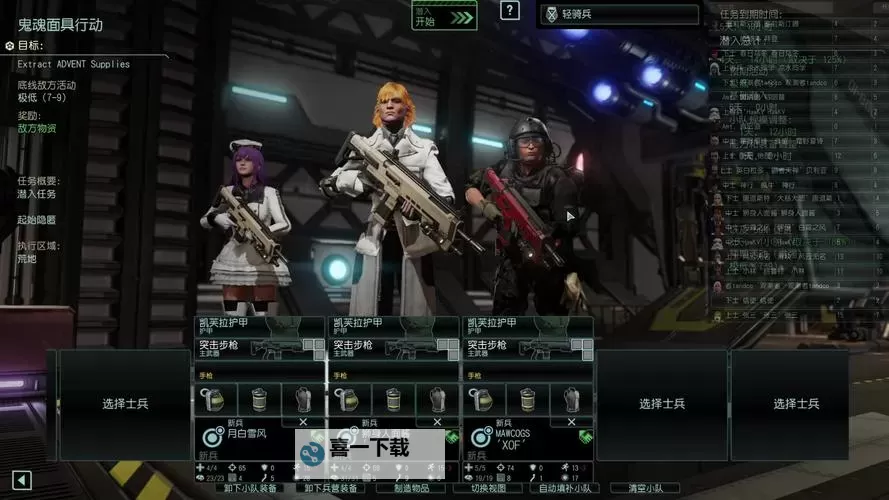This screenshot has height=500, width=889.
Task: Toggle the view with 切换视图
Action: pos(486,488)
